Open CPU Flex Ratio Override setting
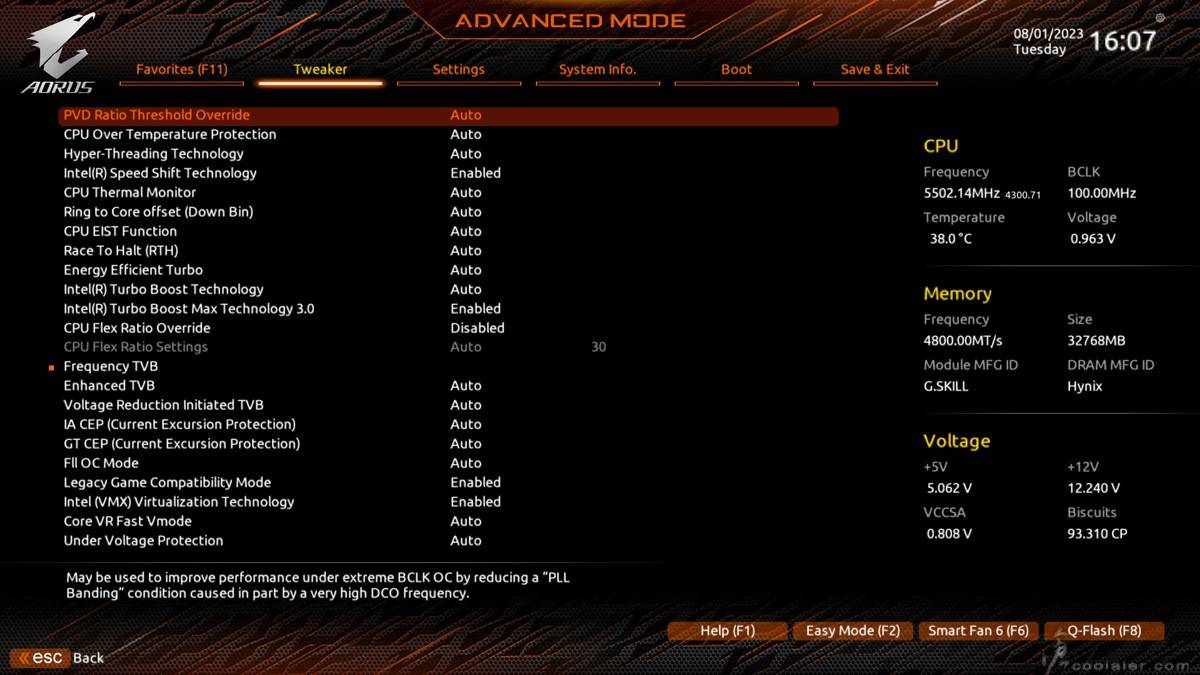1200x675 pixels. (x=137, y=328)
